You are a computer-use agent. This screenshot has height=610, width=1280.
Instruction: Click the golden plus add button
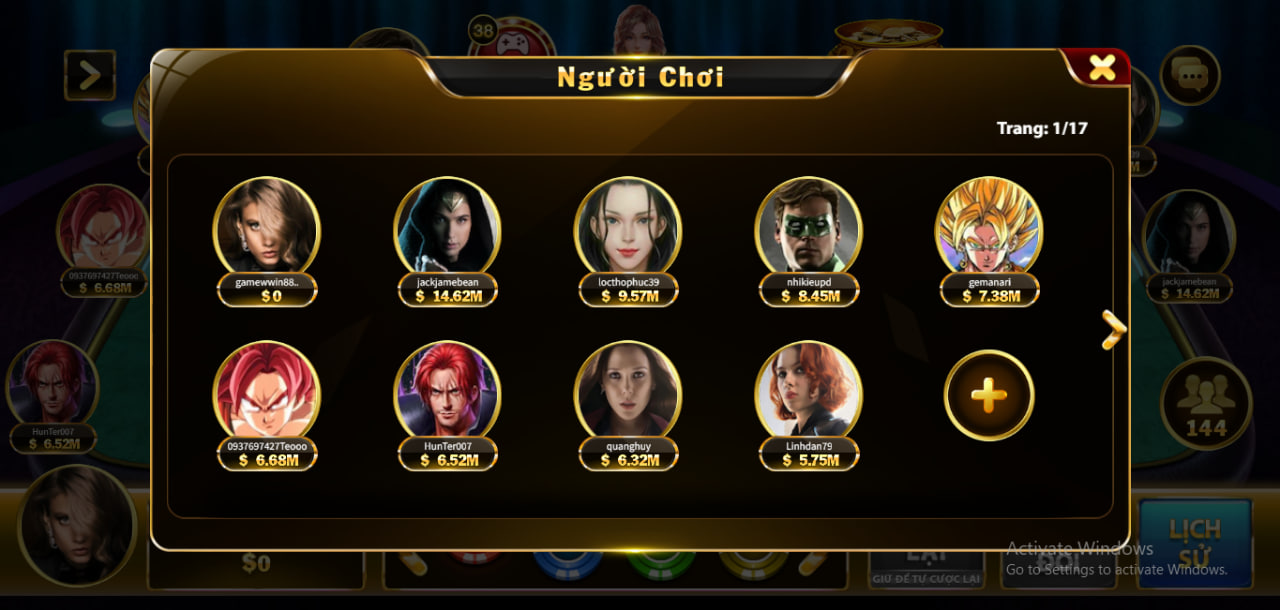[989, 396]
